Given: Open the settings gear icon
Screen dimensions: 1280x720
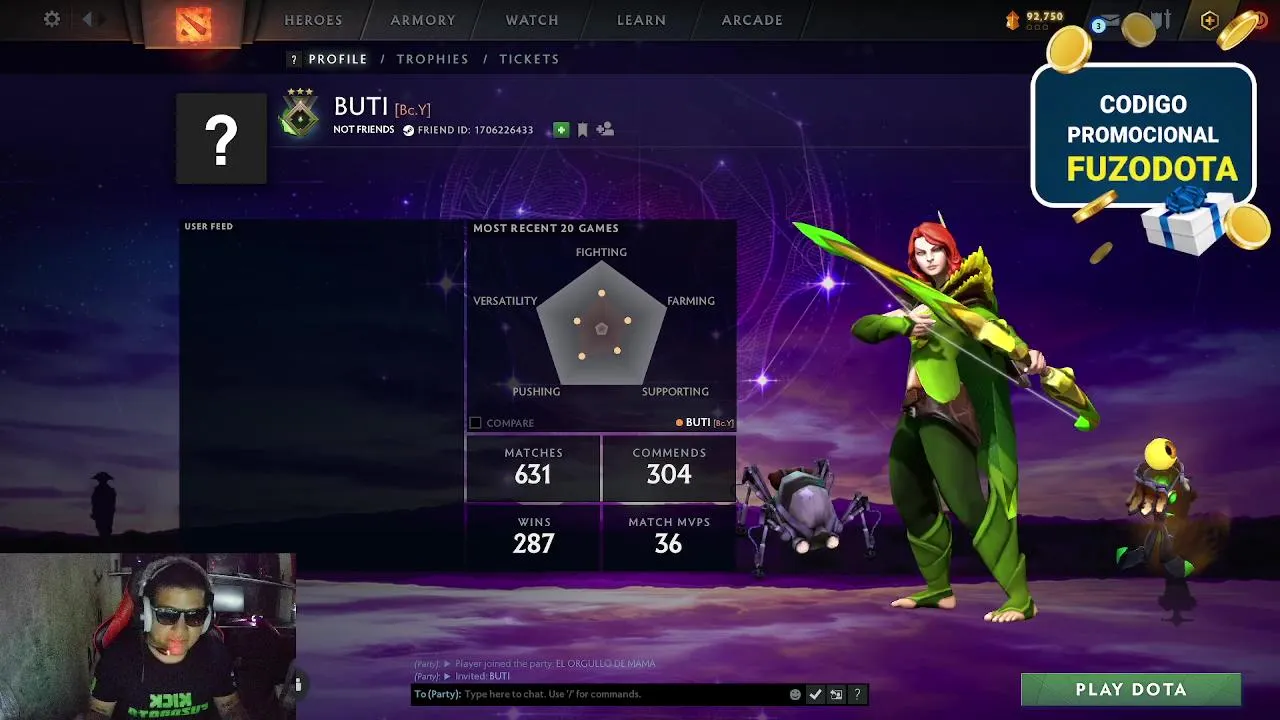Looking at the screenshot, I should point(52,19).
